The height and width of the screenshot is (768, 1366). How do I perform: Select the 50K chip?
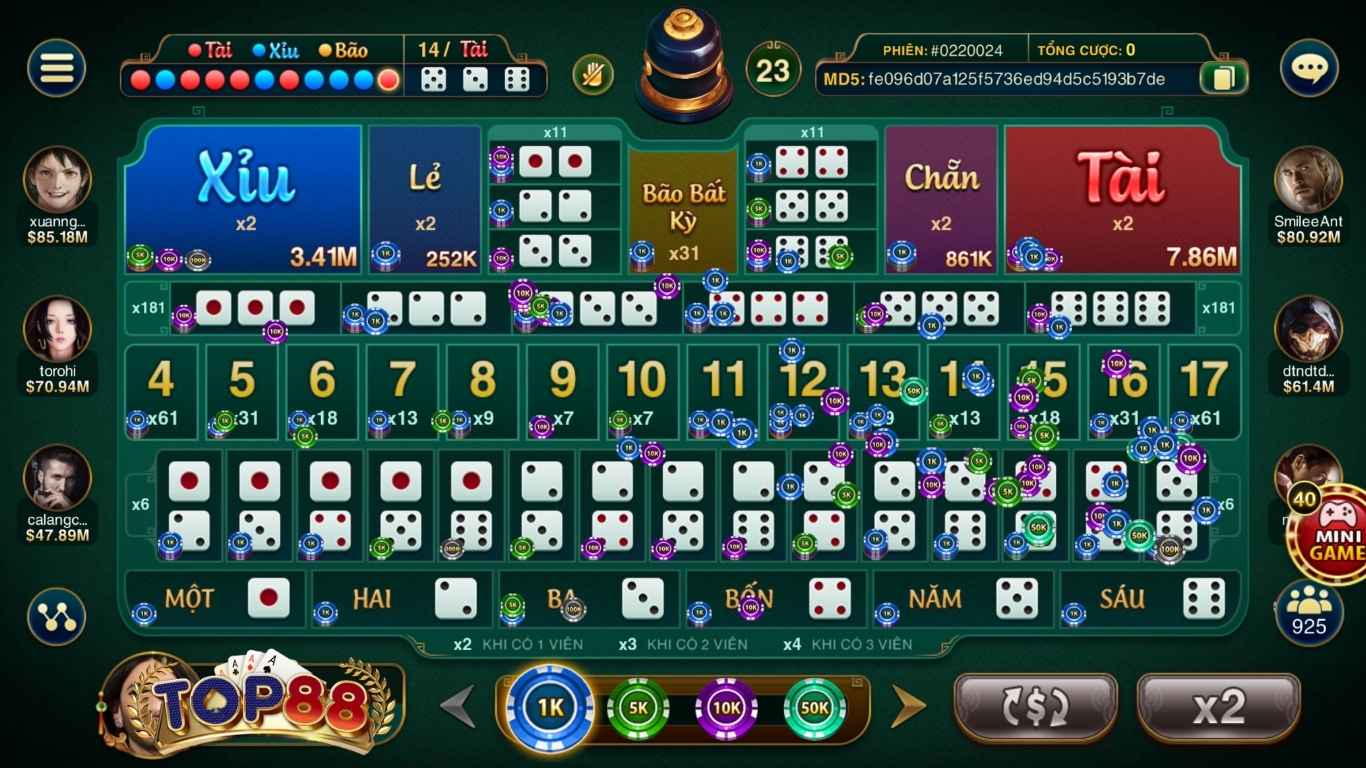tap(814, 708)
